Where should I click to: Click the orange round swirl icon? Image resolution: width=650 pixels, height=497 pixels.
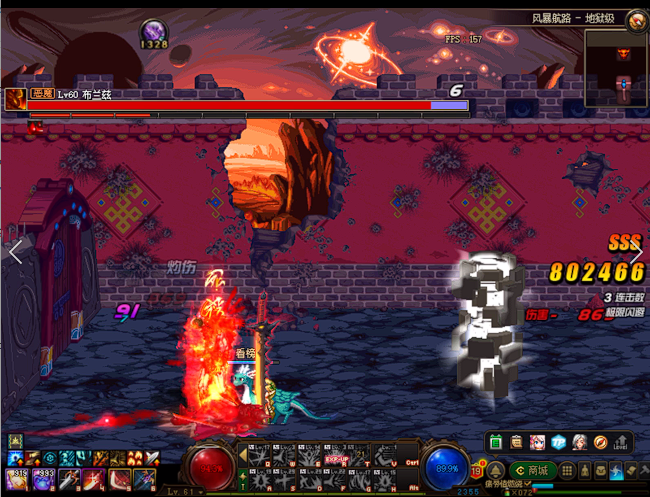[600, 442]
